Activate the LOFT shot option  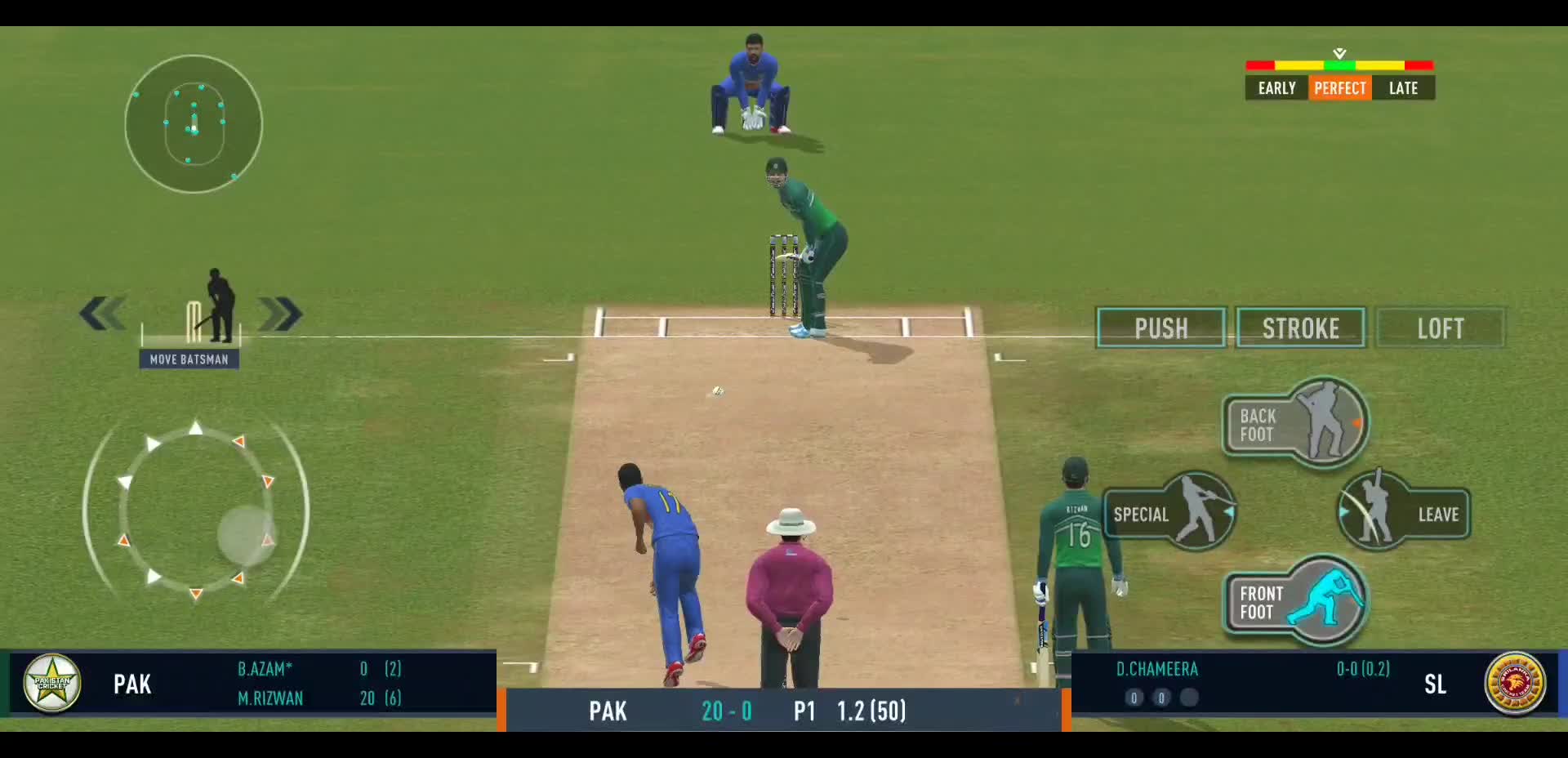pos(1441,328)
